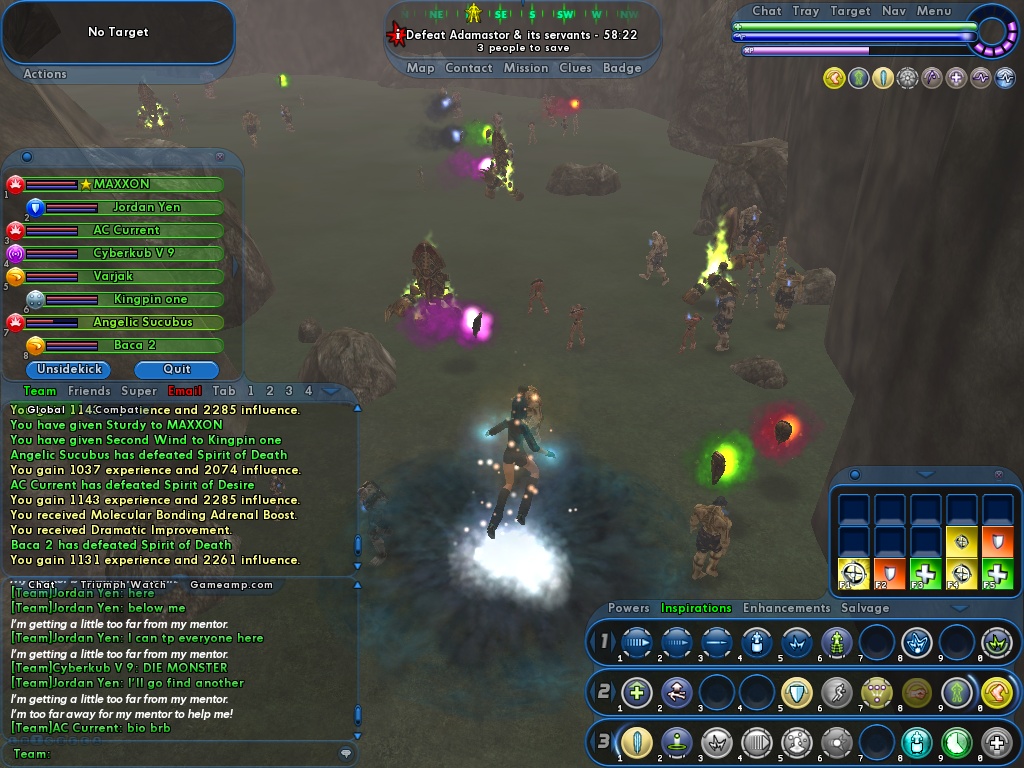This screenshot has width=1024, height=768.
Task: Select team leader MAXXON
Action: (121, 184)
